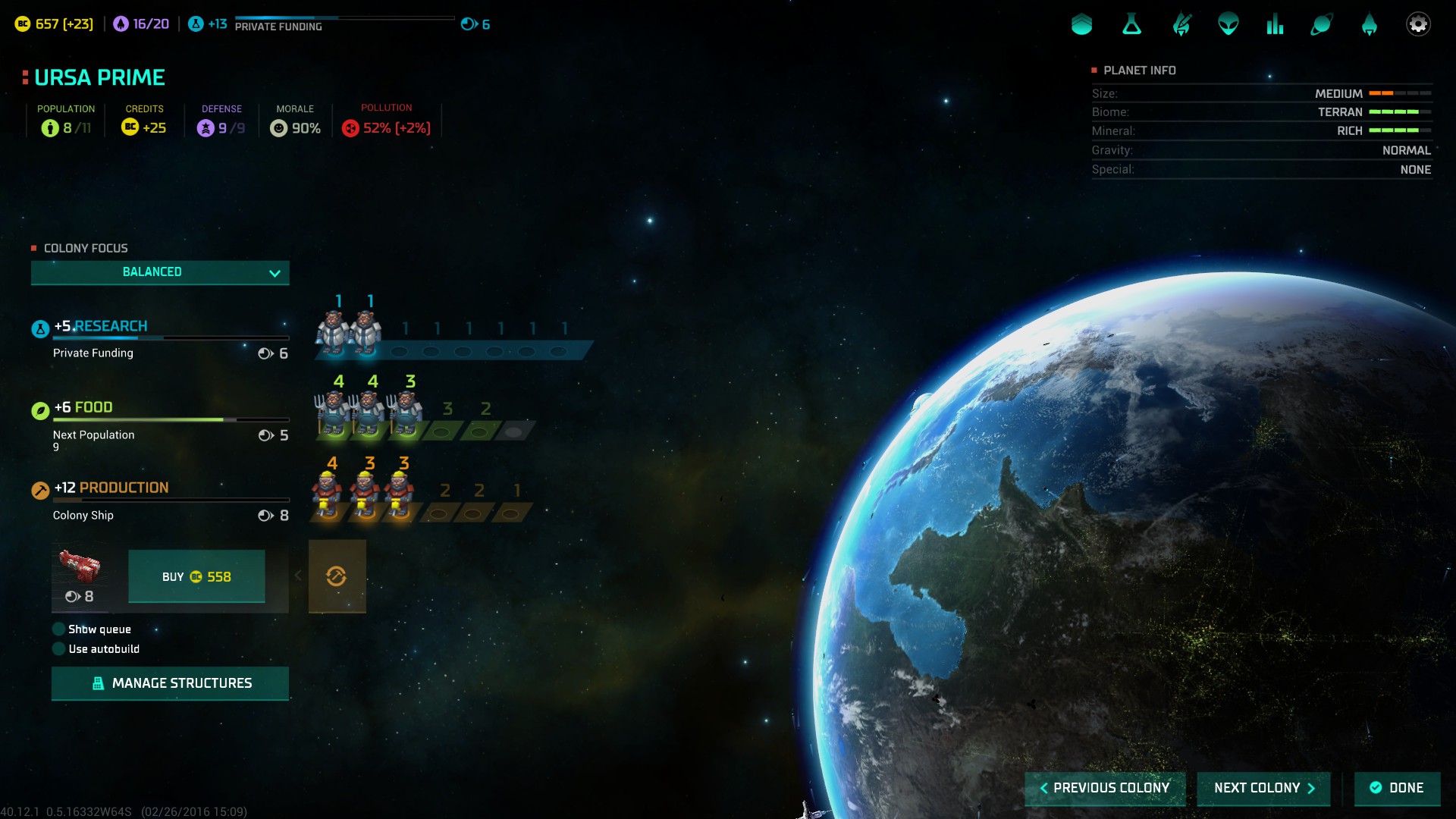
Task: Show the bar chart statistics screen
Action: click(x=1275, y=24)
